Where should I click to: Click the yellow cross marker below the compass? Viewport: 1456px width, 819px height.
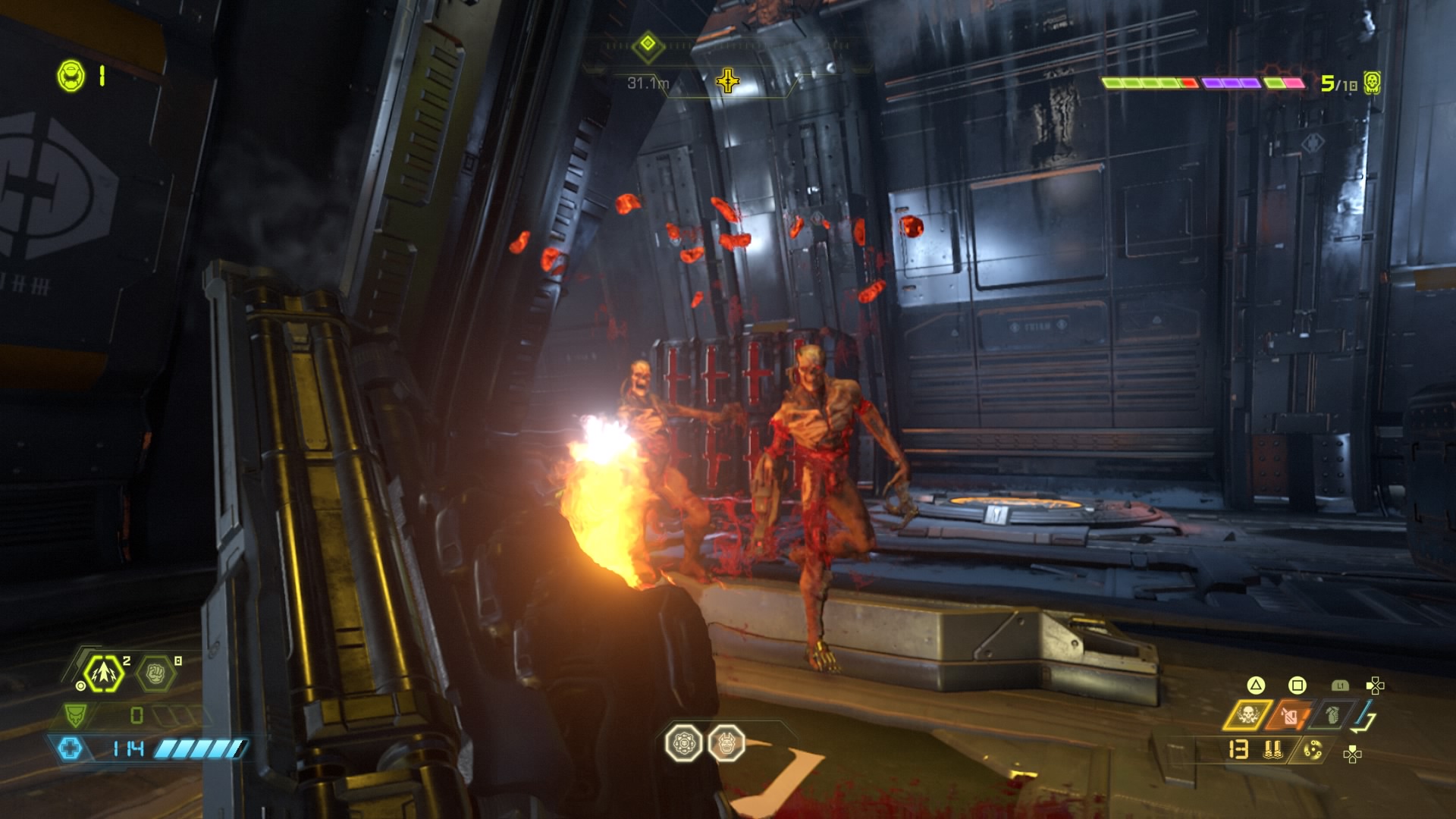[727, 80]
